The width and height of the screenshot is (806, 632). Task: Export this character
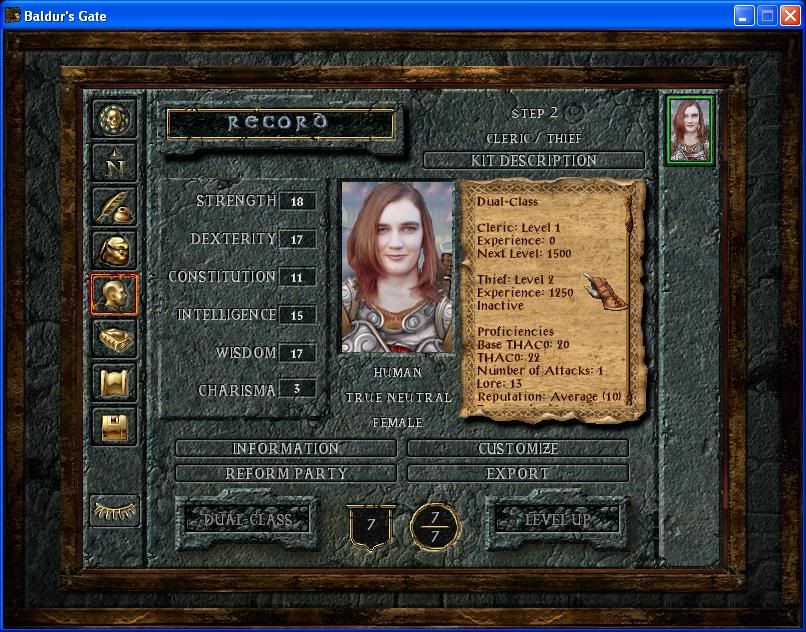(x=518, y=473)
